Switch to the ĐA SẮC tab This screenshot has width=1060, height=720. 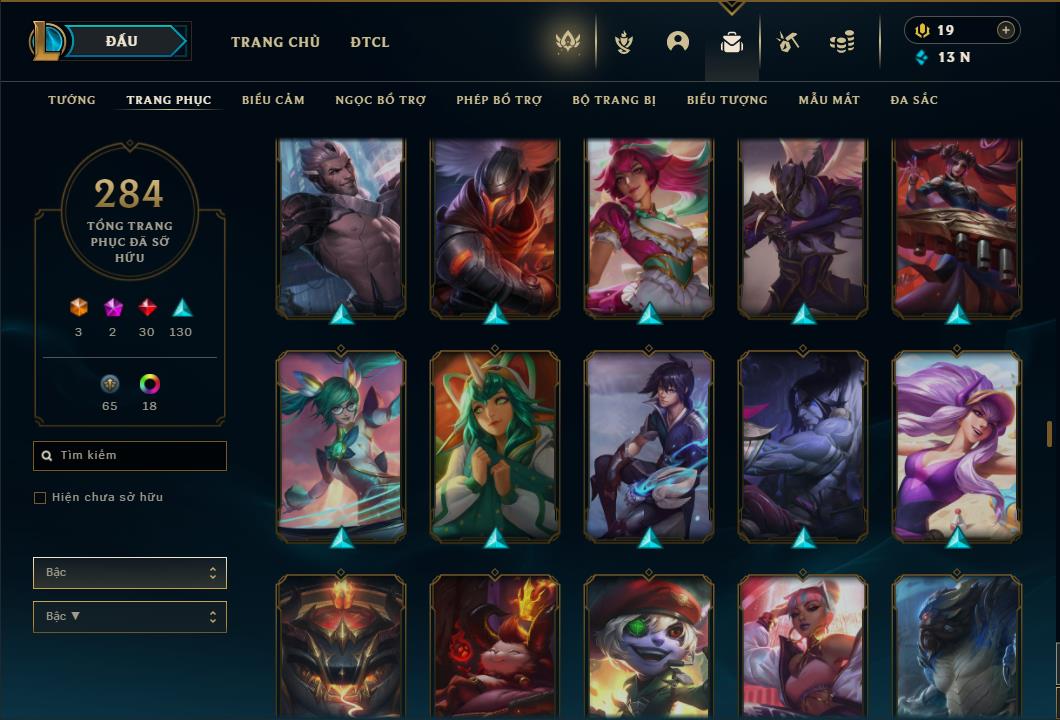pos(914,100)
